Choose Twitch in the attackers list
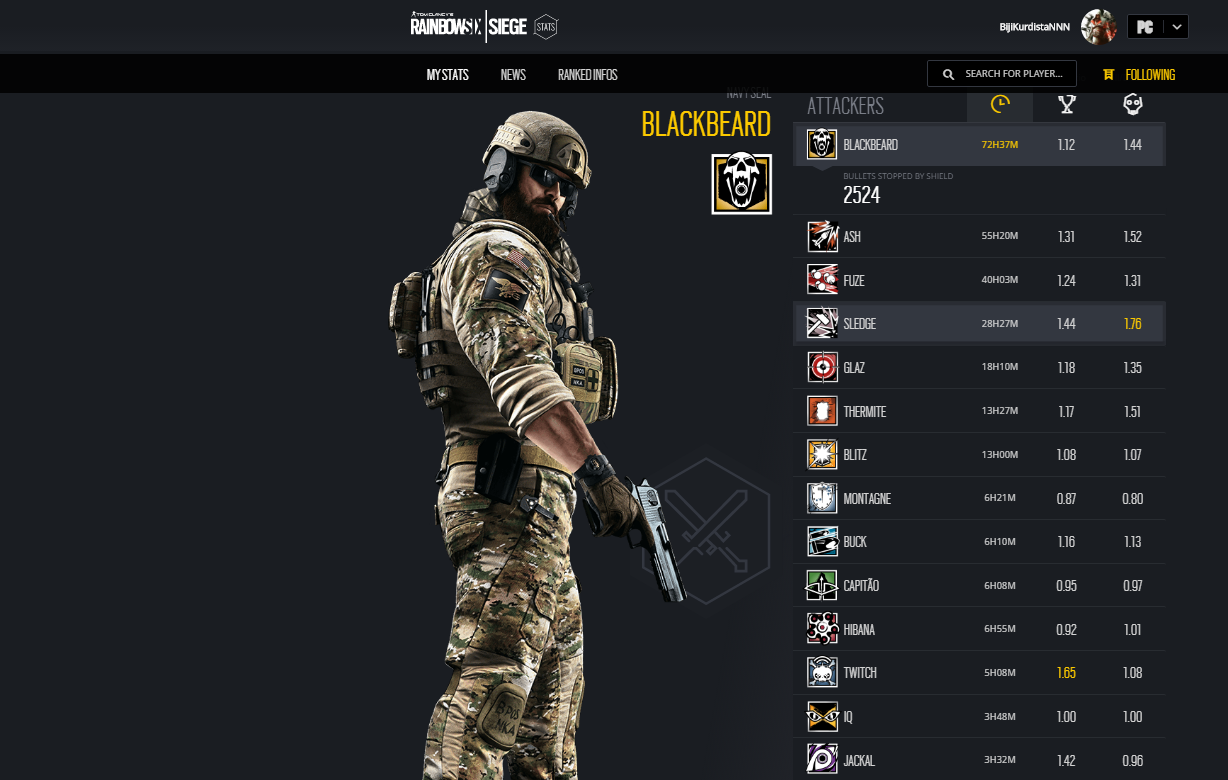The image size is (1228, 780). (x=979, y=672)
